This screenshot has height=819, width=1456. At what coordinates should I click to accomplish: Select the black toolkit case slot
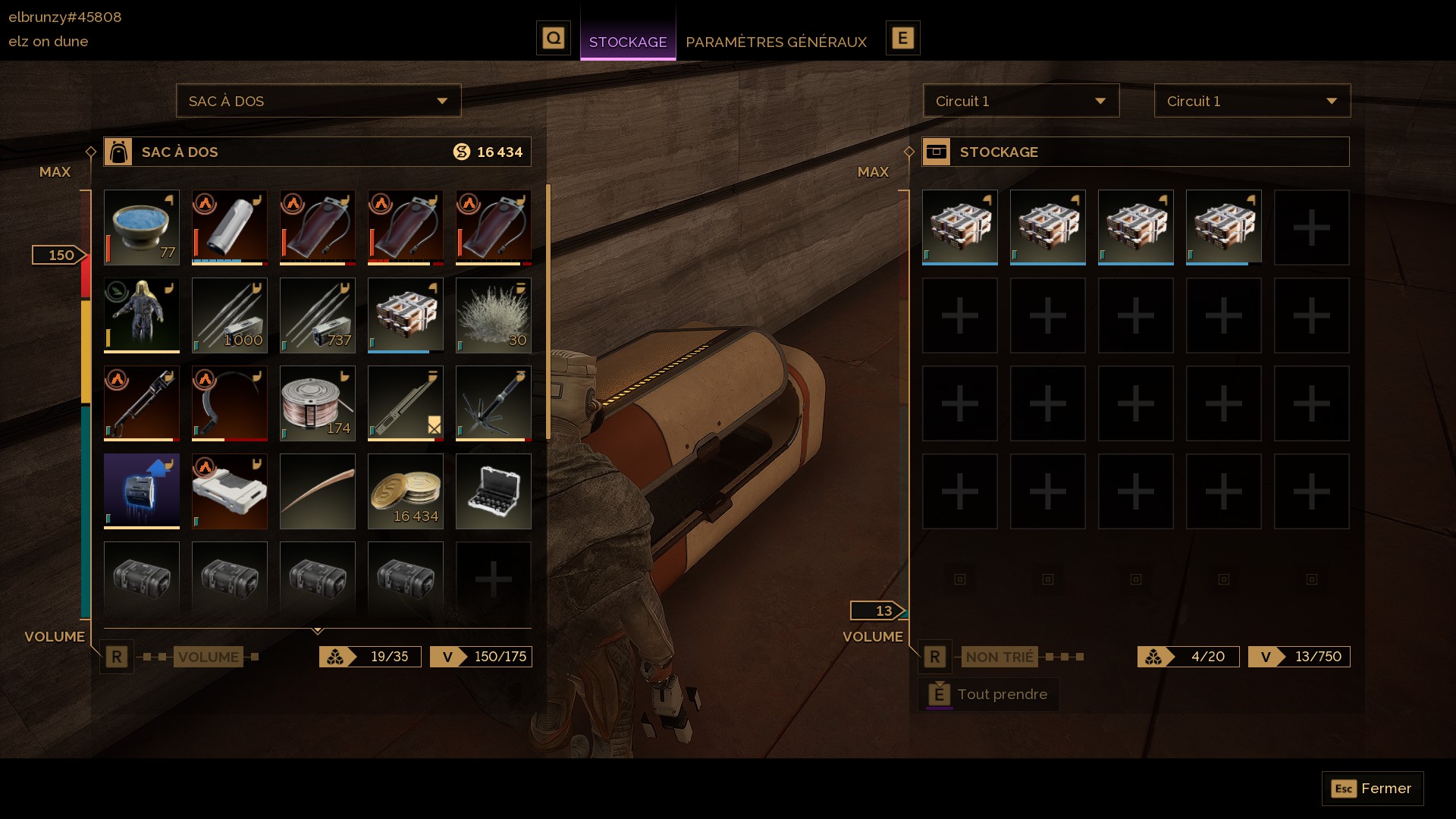[x=494, y=491]
